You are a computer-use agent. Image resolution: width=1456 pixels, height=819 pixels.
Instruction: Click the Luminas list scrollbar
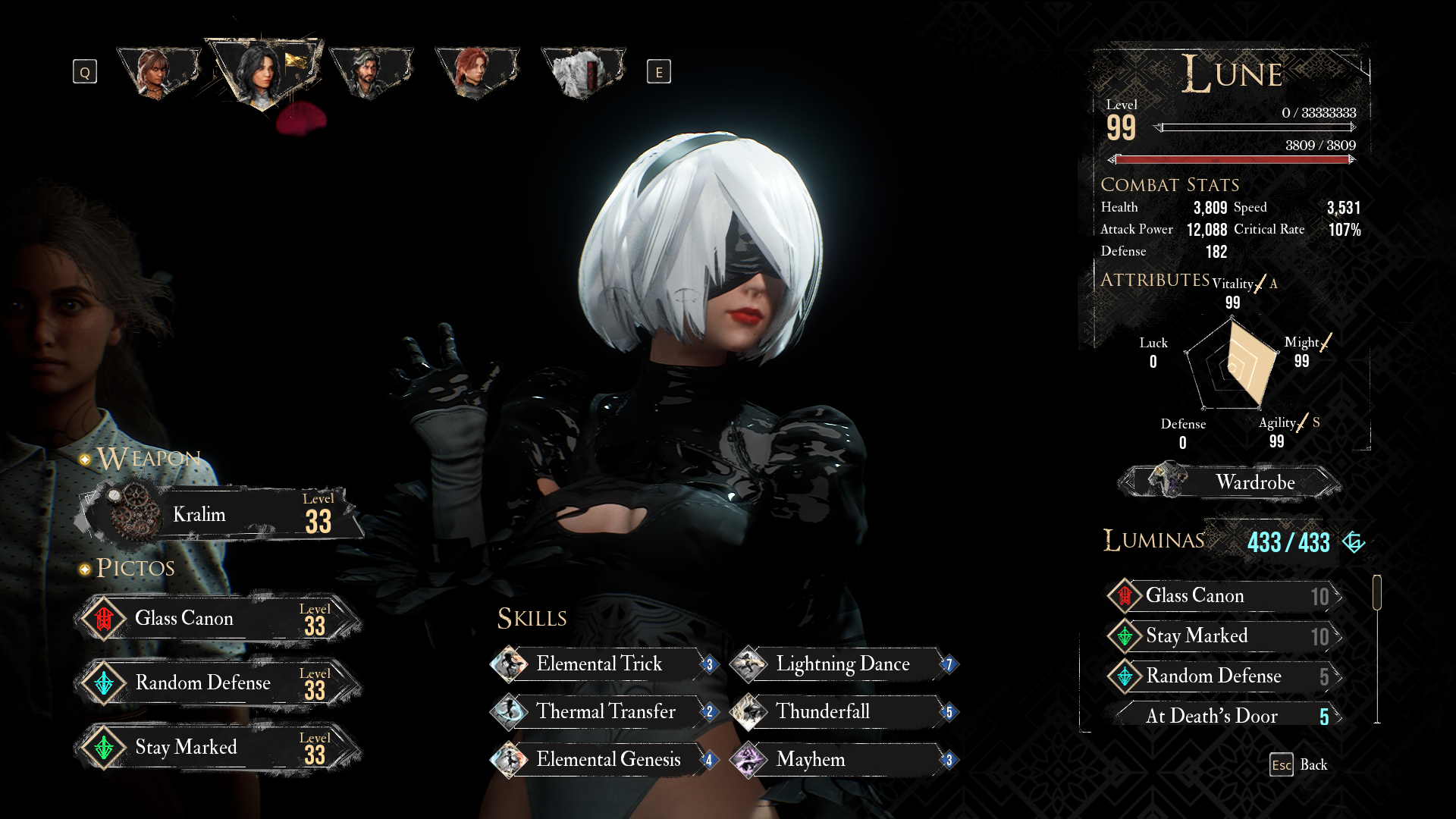1377,592
